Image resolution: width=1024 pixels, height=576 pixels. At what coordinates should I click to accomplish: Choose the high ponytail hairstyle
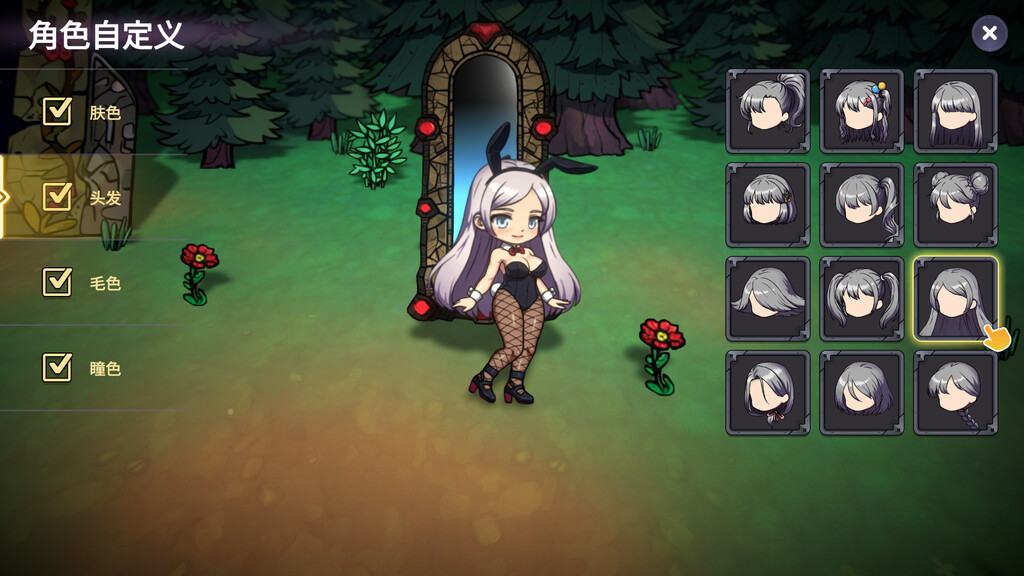tap(768, 111)
